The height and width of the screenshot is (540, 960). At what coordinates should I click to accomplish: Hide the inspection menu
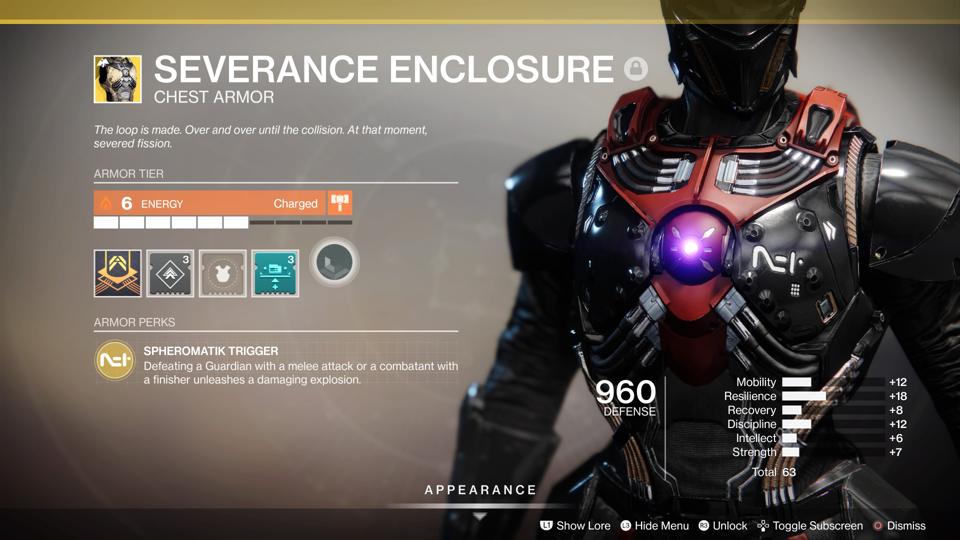(654, 525)
